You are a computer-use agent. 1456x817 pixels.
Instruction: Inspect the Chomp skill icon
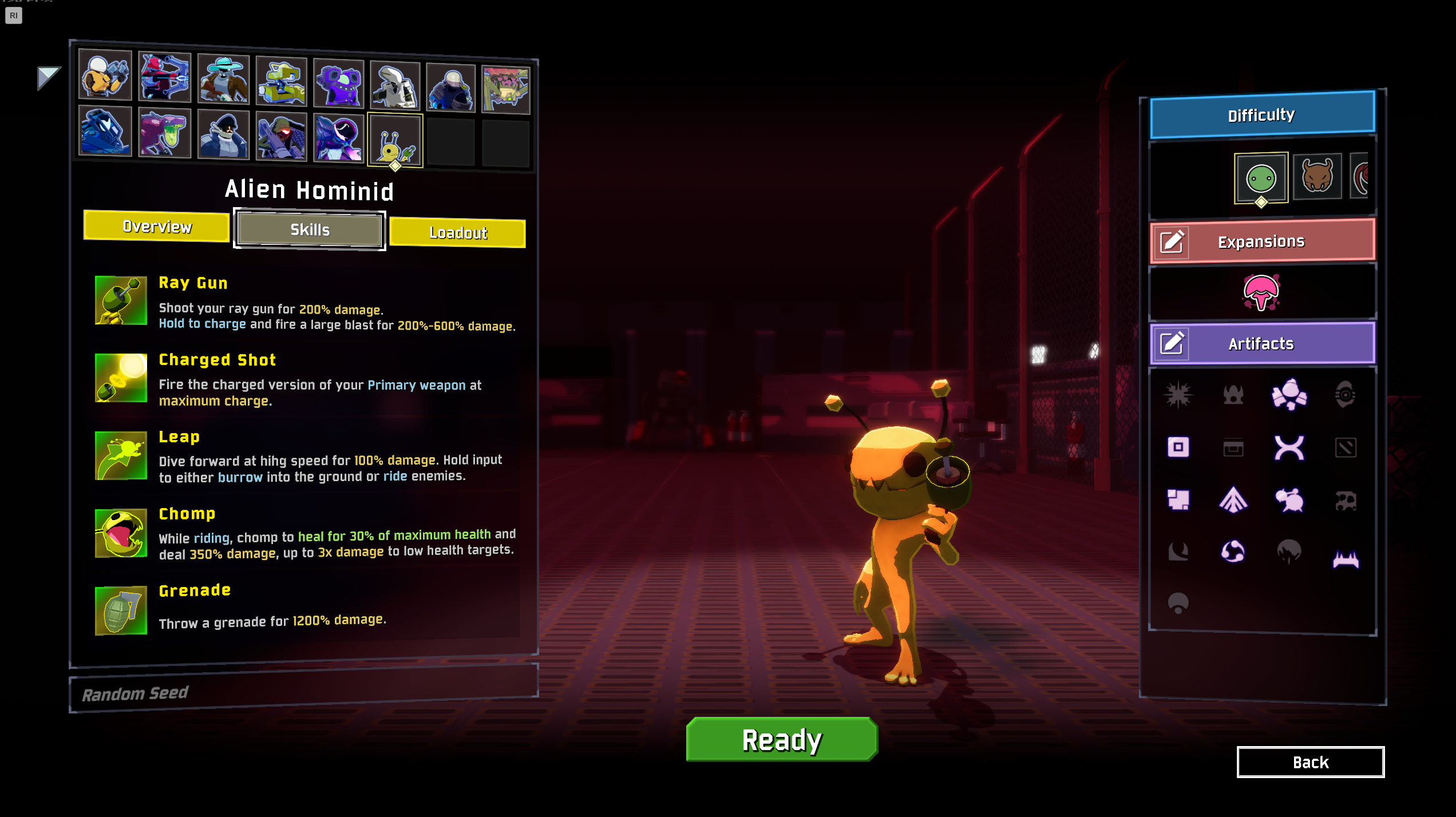click(x=121, y=533)
